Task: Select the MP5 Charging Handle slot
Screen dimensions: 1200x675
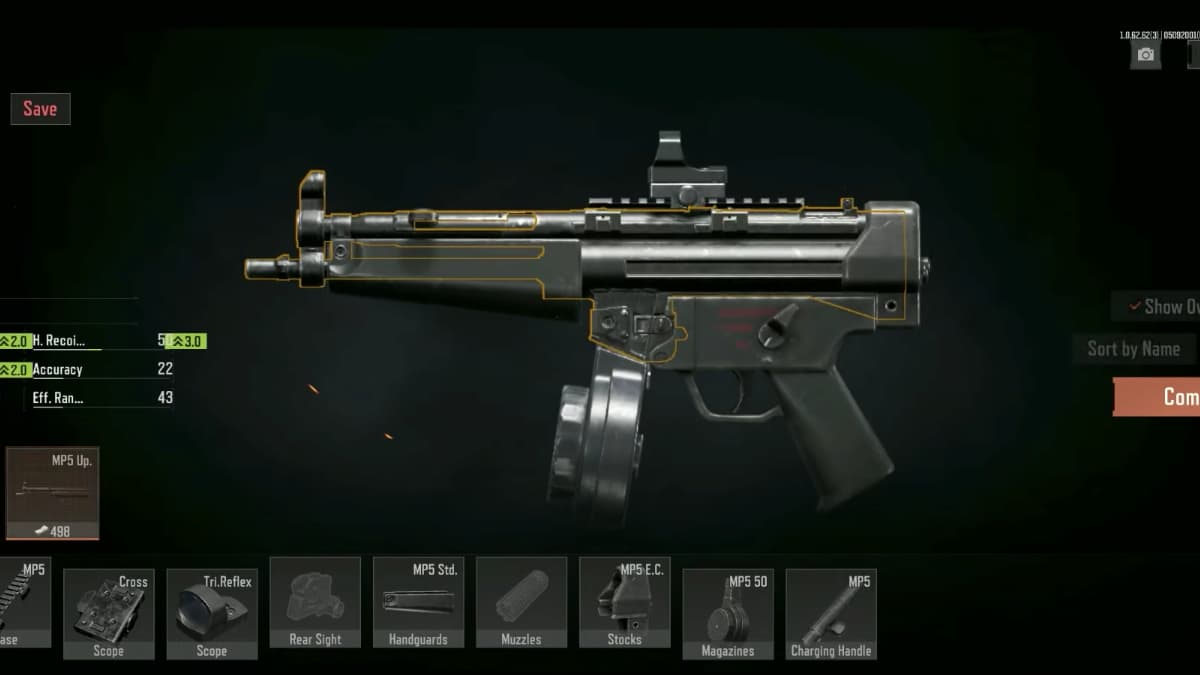Action: click(830, 614)
